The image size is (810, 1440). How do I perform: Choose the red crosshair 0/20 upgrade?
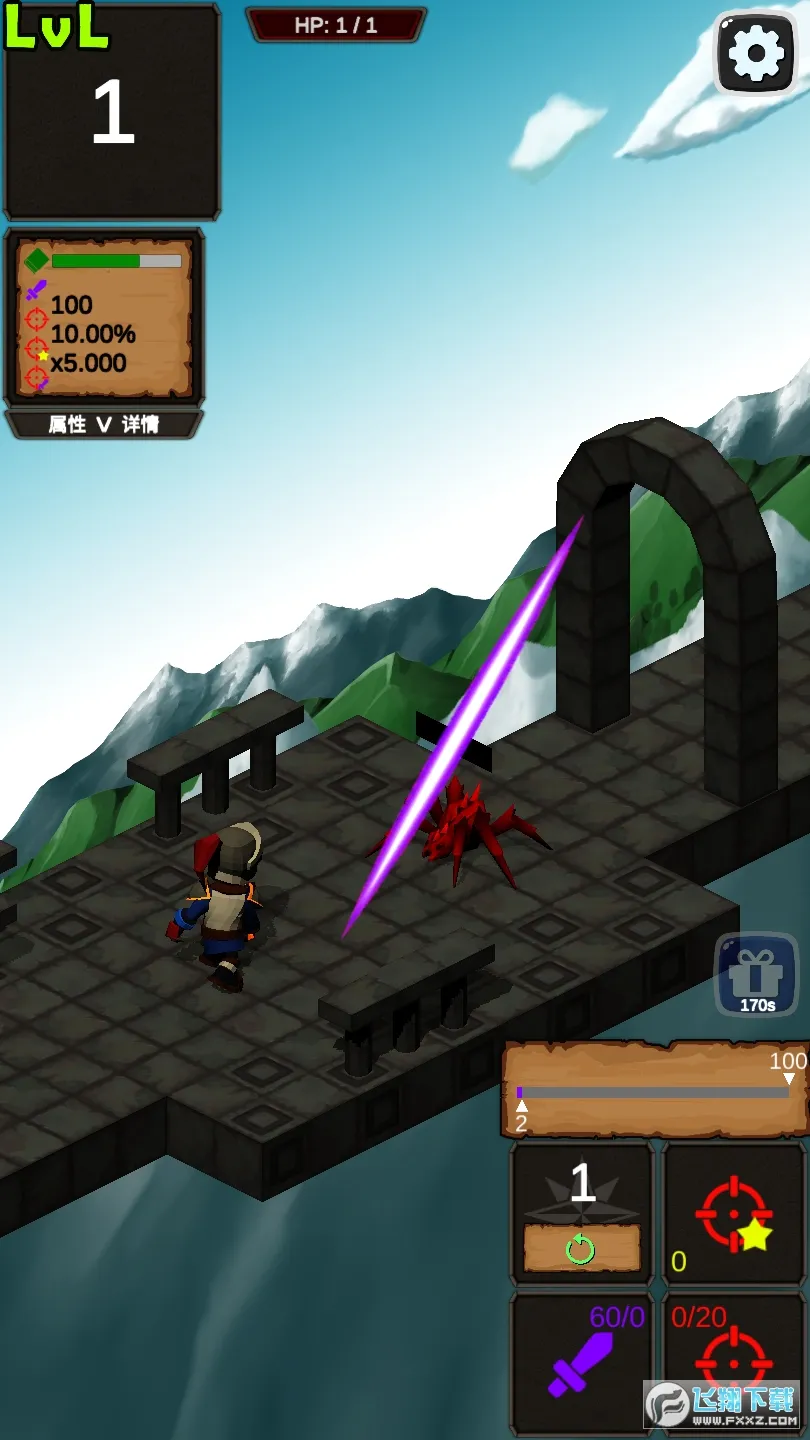[735, 1362]
